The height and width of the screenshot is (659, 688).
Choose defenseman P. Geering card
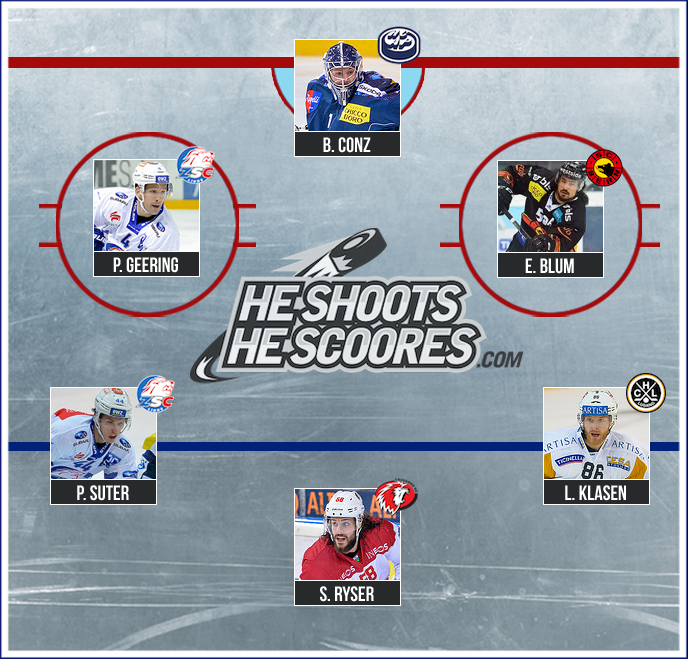(x=146, y=217)
